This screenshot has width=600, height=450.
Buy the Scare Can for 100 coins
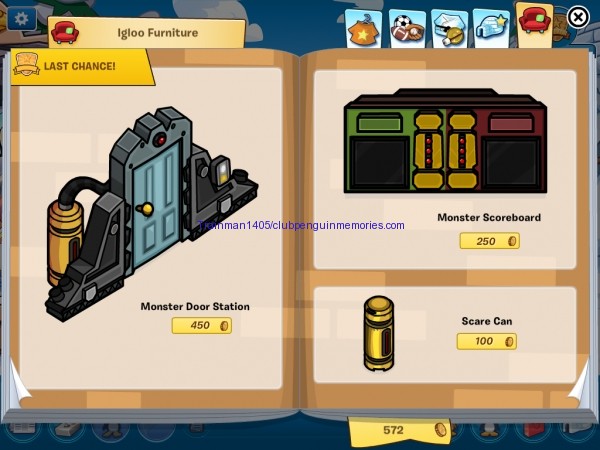(486, 341)
